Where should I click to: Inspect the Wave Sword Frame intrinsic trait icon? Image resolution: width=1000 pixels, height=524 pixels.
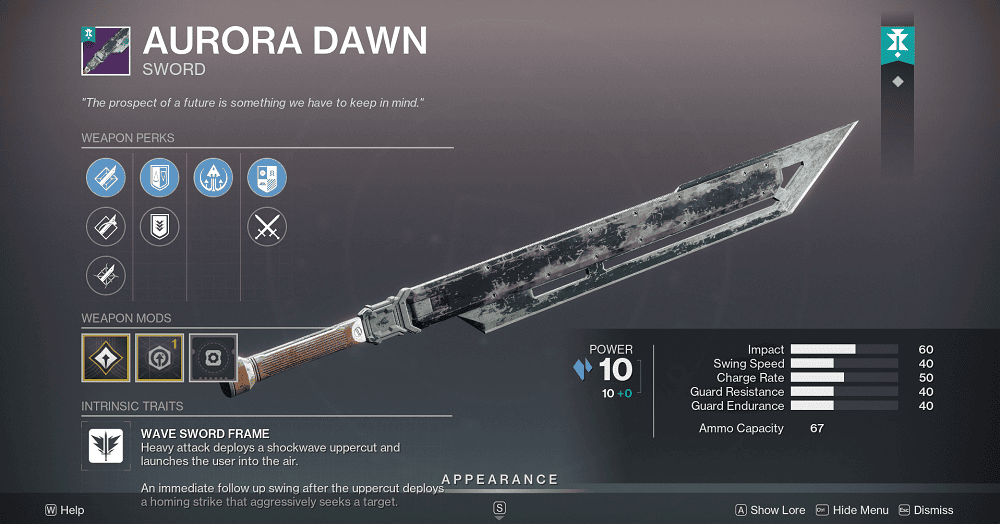106,445
